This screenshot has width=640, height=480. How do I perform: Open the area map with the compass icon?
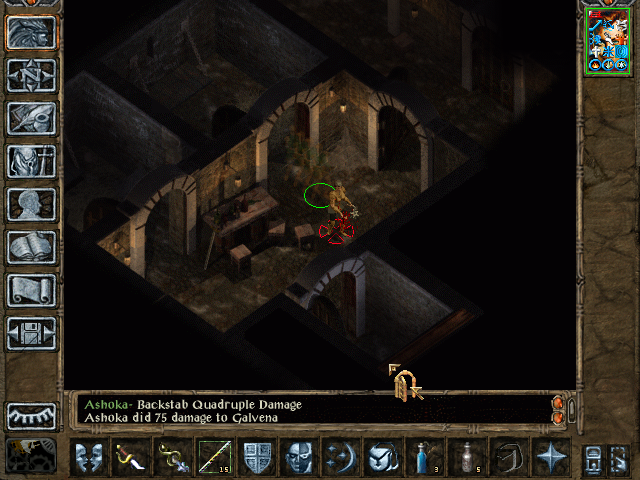coord(31,74)
